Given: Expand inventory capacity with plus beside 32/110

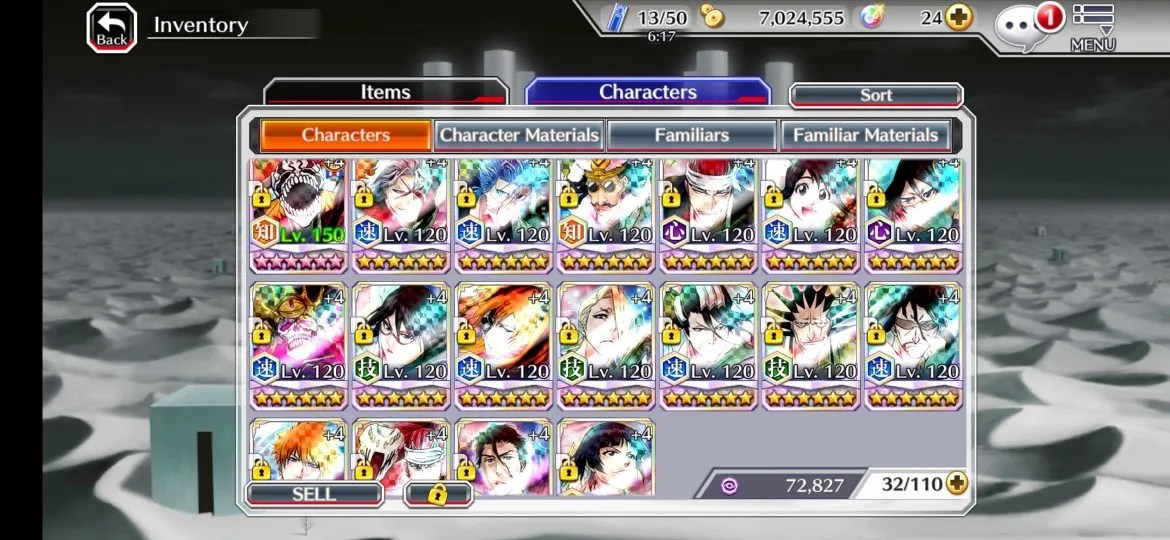Looking at the screenshot, I should pos(957,484).
